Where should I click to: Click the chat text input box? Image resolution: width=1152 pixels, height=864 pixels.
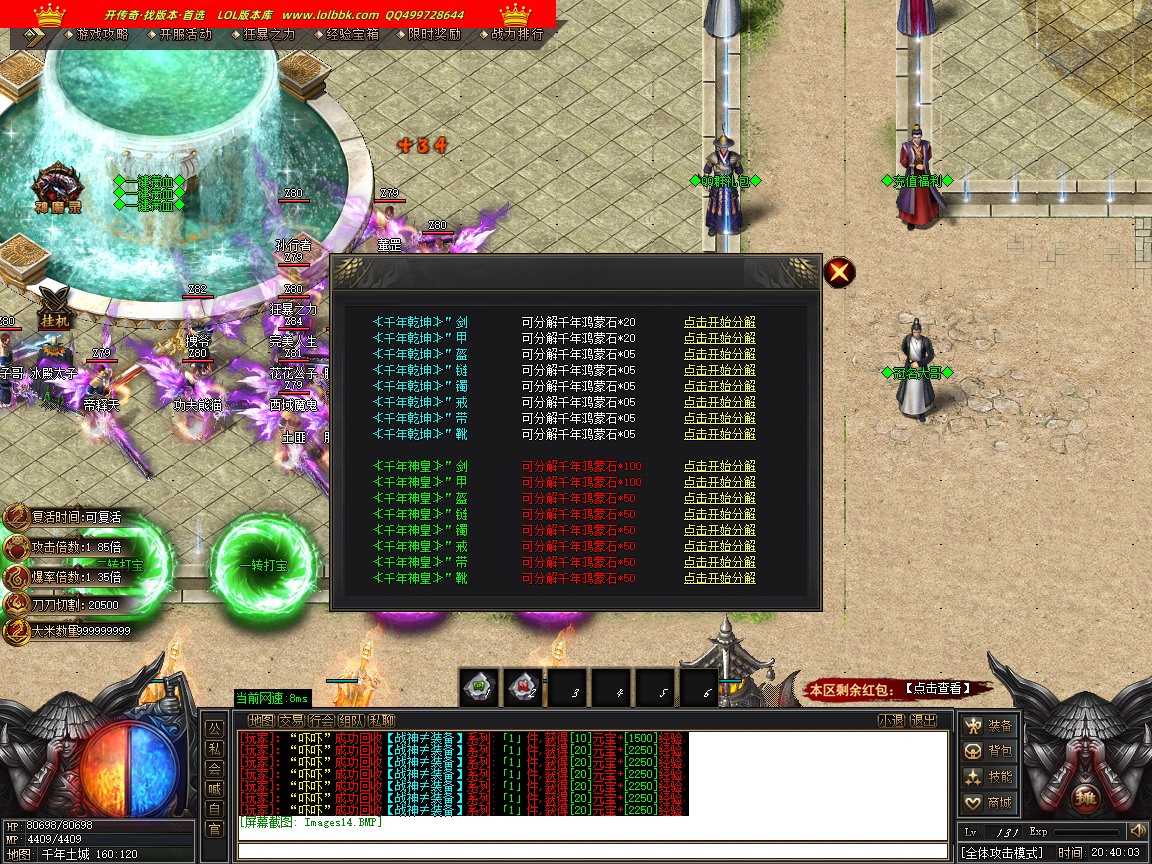coord(592,852)
